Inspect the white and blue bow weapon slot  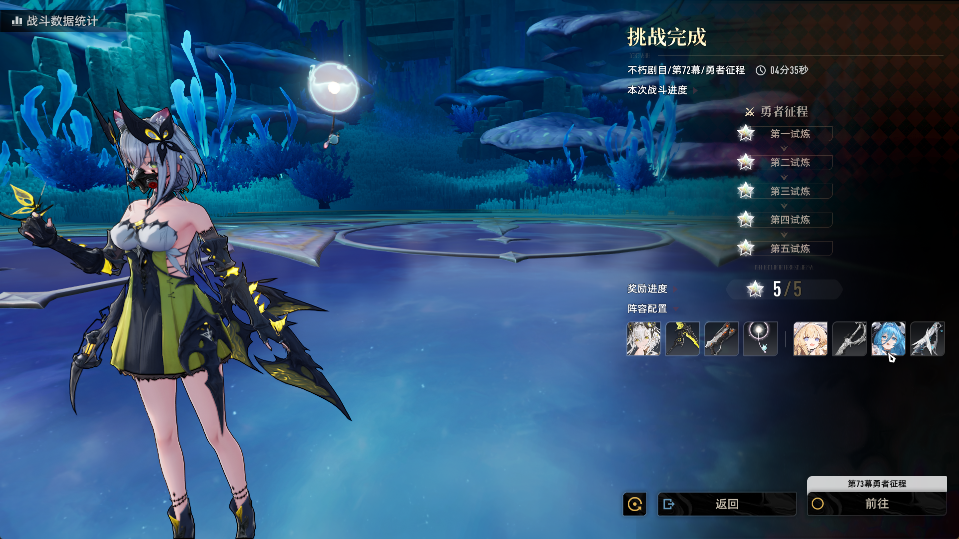(927, 339)
